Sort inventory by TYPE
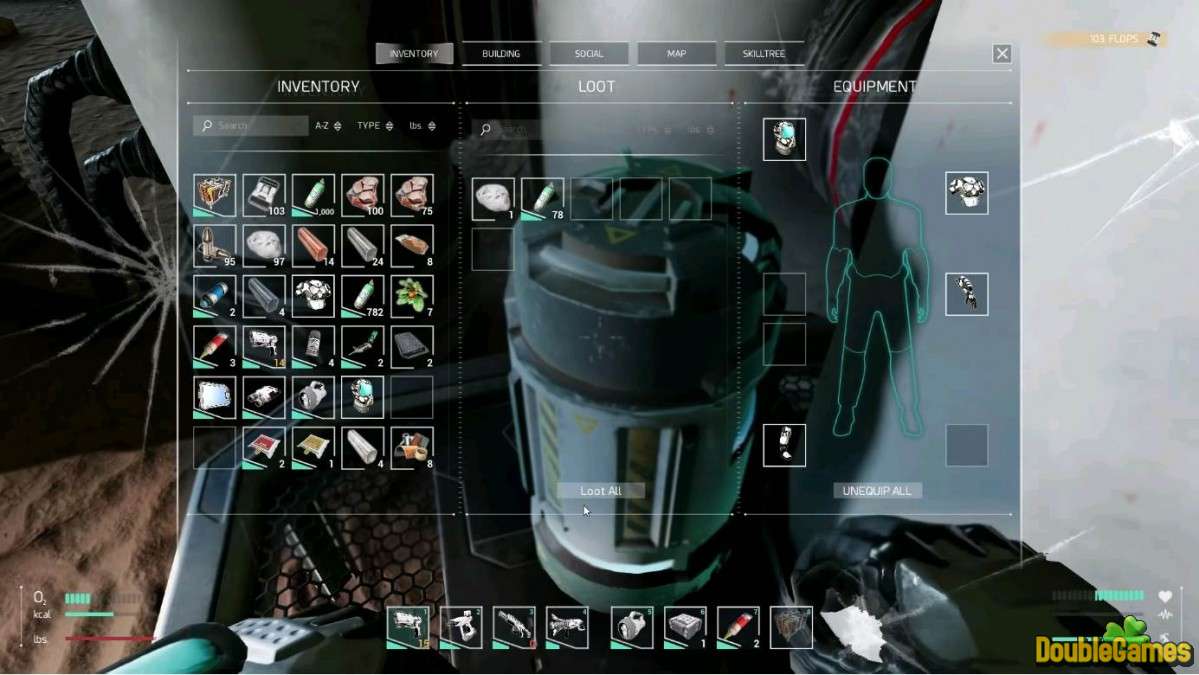 [x=375, y=126]
